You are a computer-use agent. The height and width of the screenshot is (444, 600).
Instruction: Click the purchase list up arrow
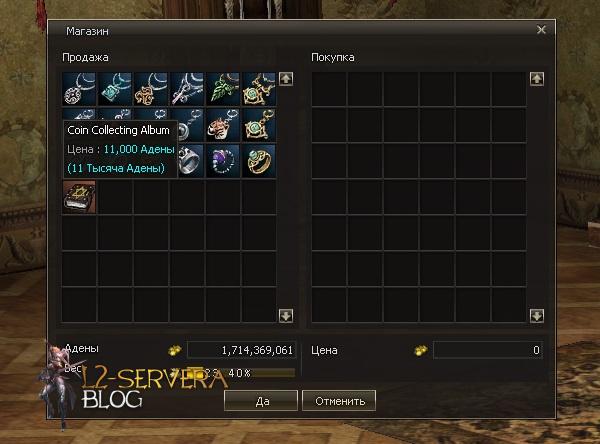536,78
